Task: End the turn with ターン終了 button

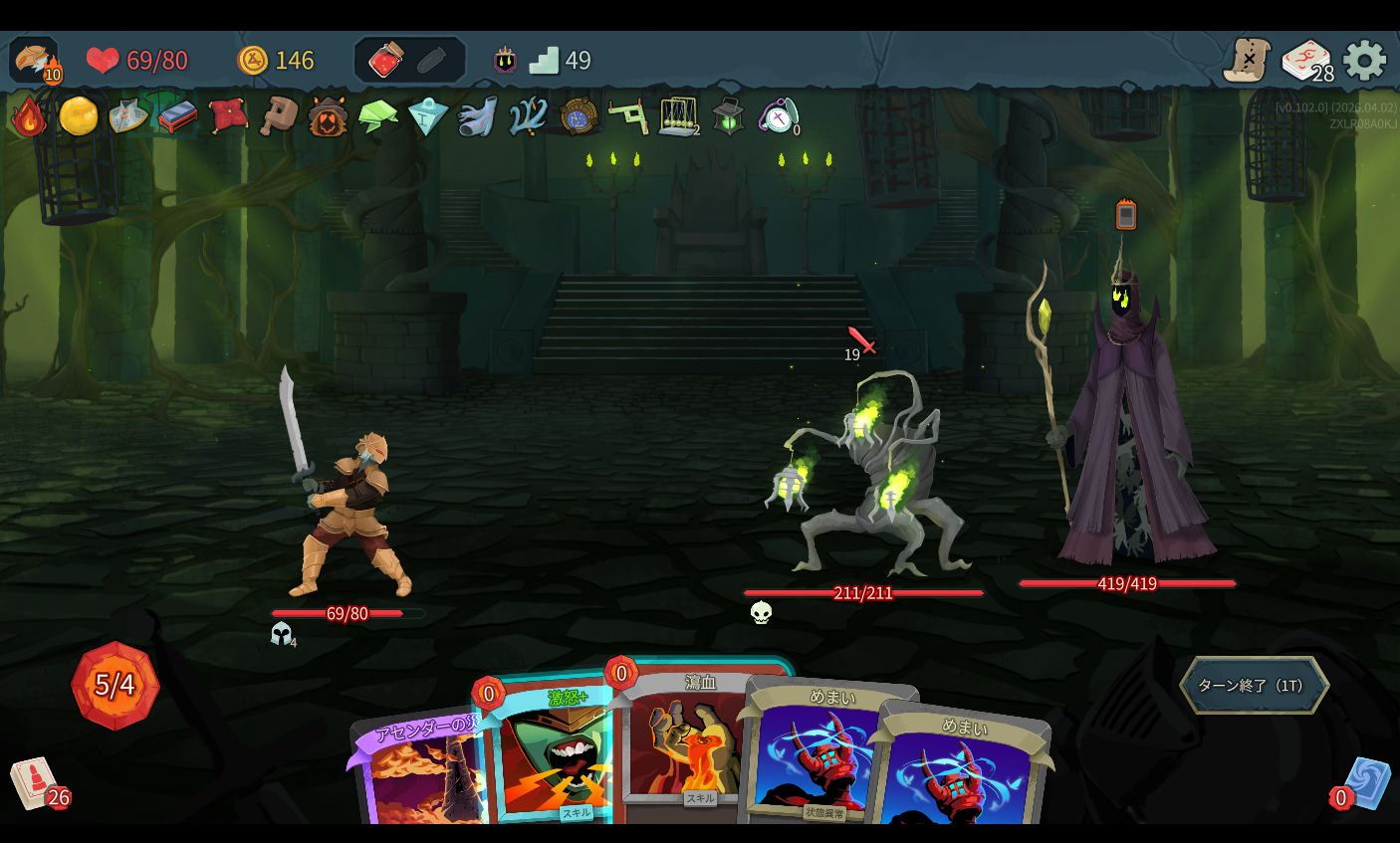Action: click(x=1253, y=685)
